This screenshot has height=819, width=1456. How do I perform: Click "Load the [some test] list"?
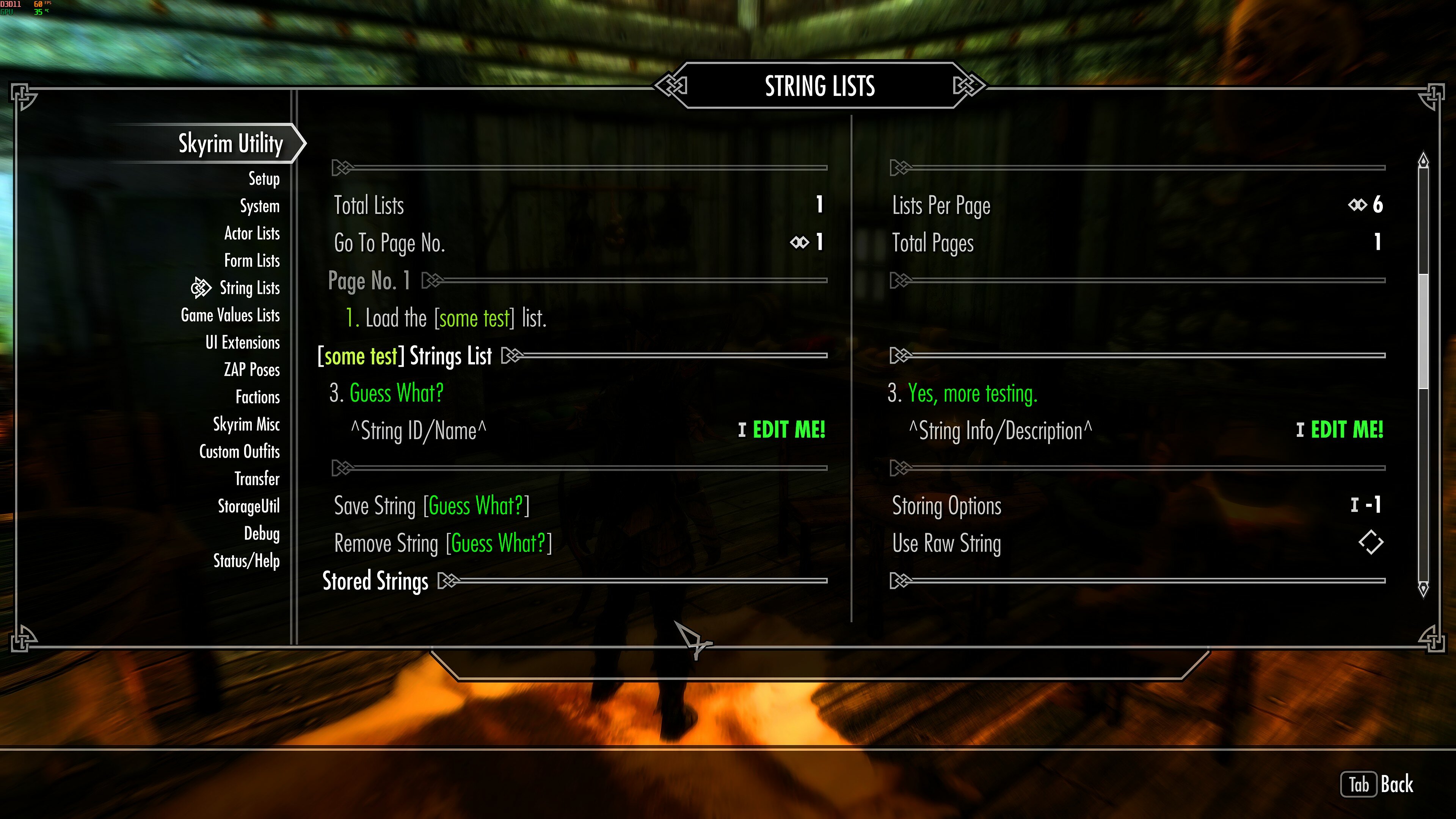tap(447, 318)
